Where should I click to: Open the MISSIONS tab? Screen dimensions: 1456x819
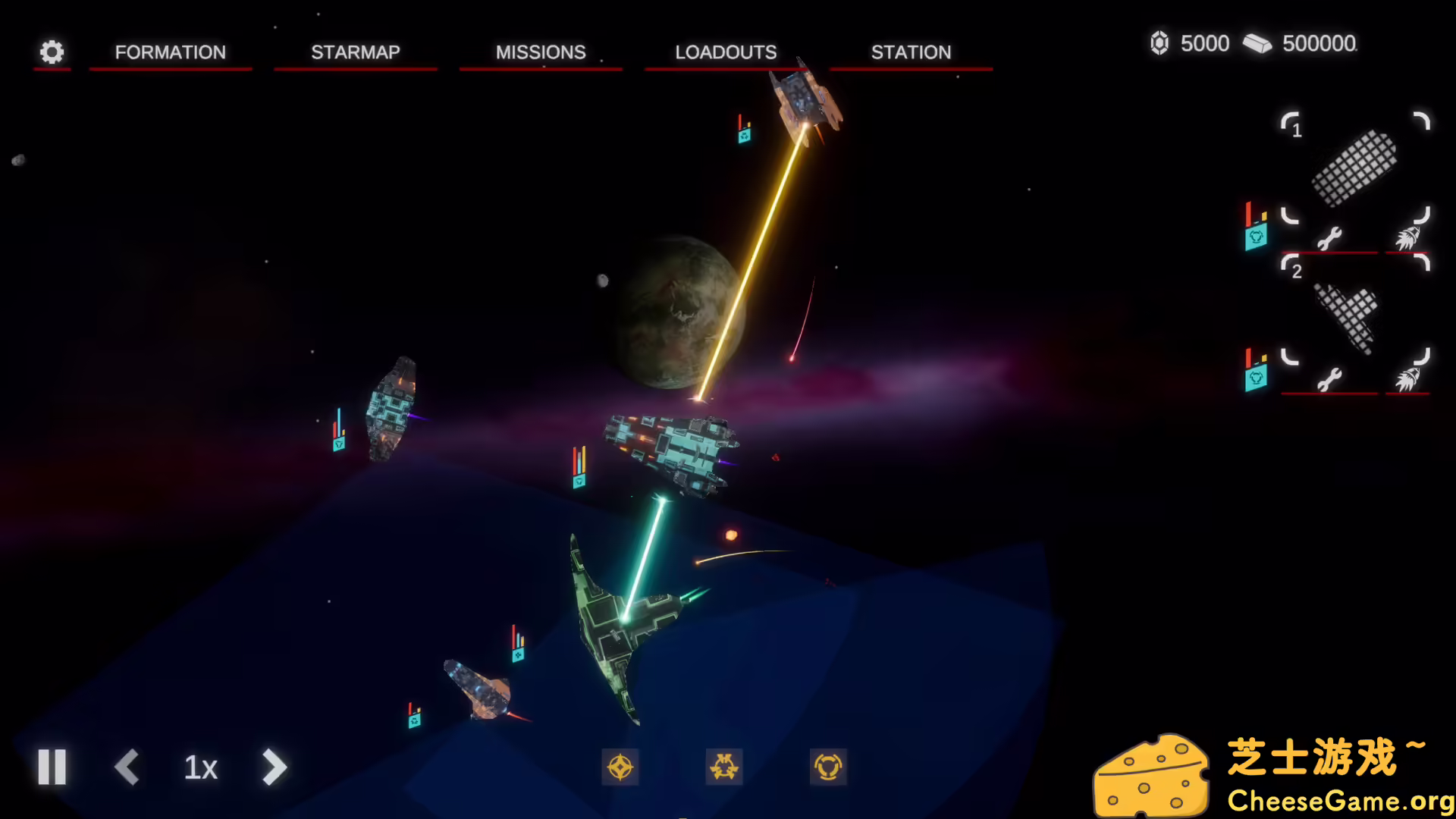tap(540, 52)
